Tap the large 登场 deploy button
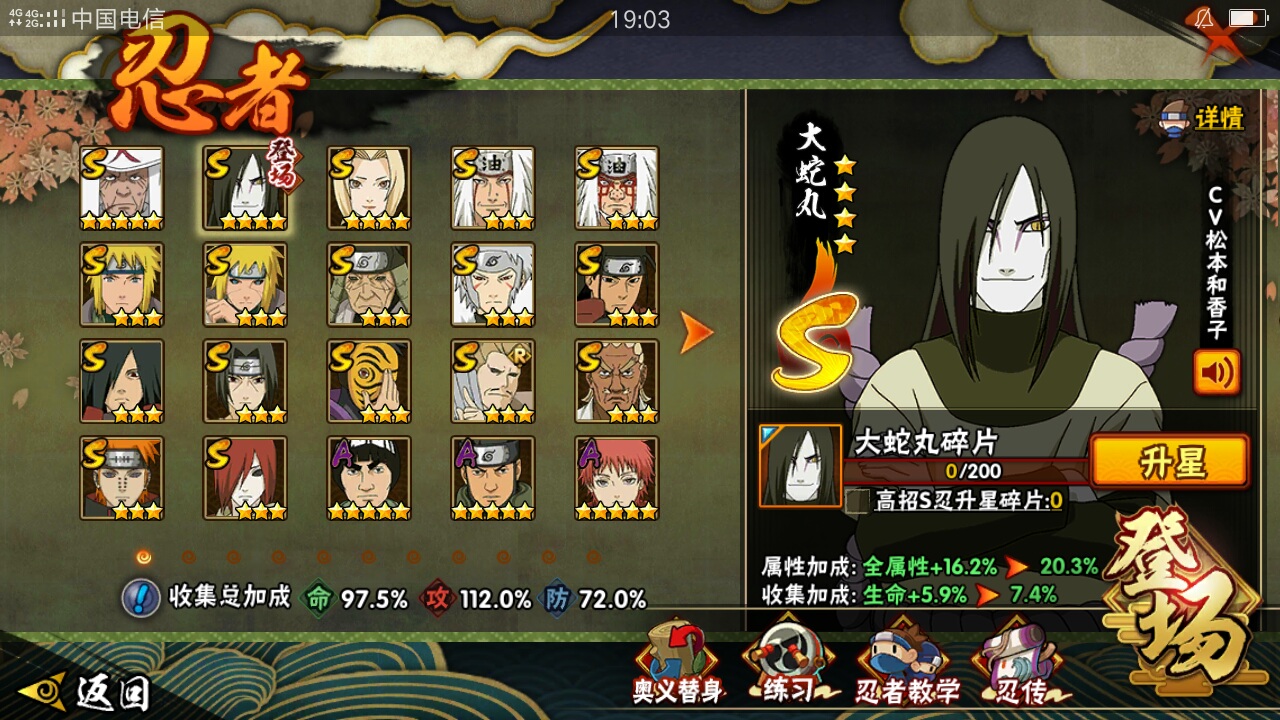The width and height of the screenshot is (1280, 720). 1181,594
